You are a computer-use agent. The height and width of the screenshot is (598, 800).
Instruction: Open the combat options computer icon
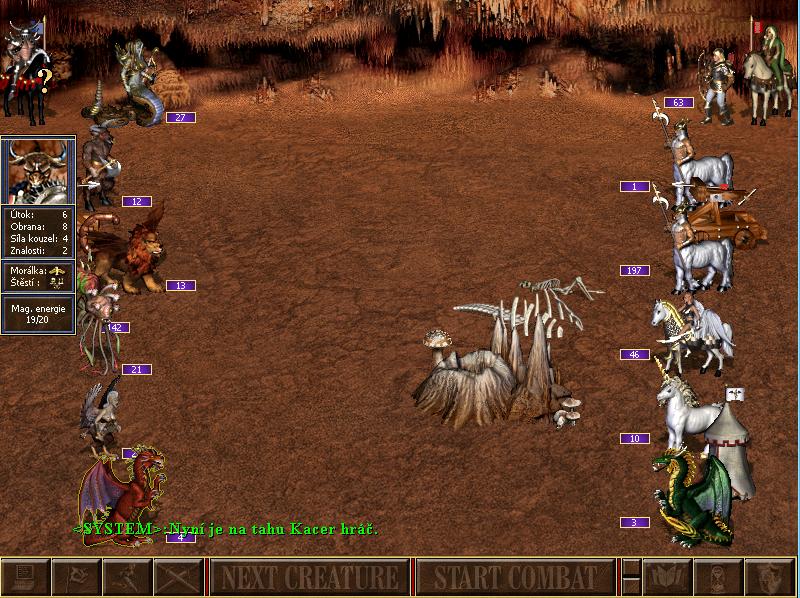[x=25, y=577]
